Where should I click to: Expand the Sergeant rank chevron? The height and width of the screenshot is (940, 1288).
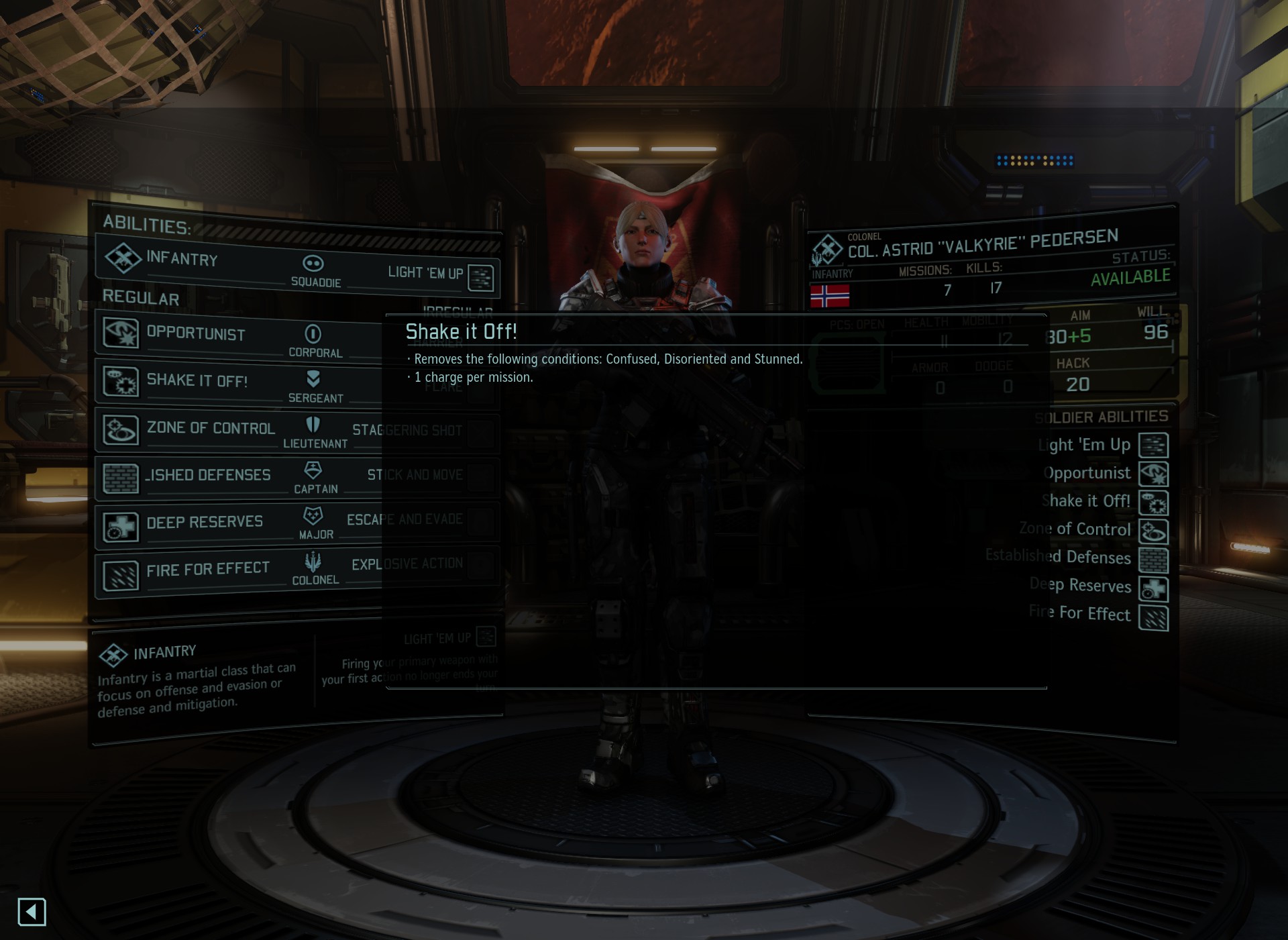(x=313, y=378)
